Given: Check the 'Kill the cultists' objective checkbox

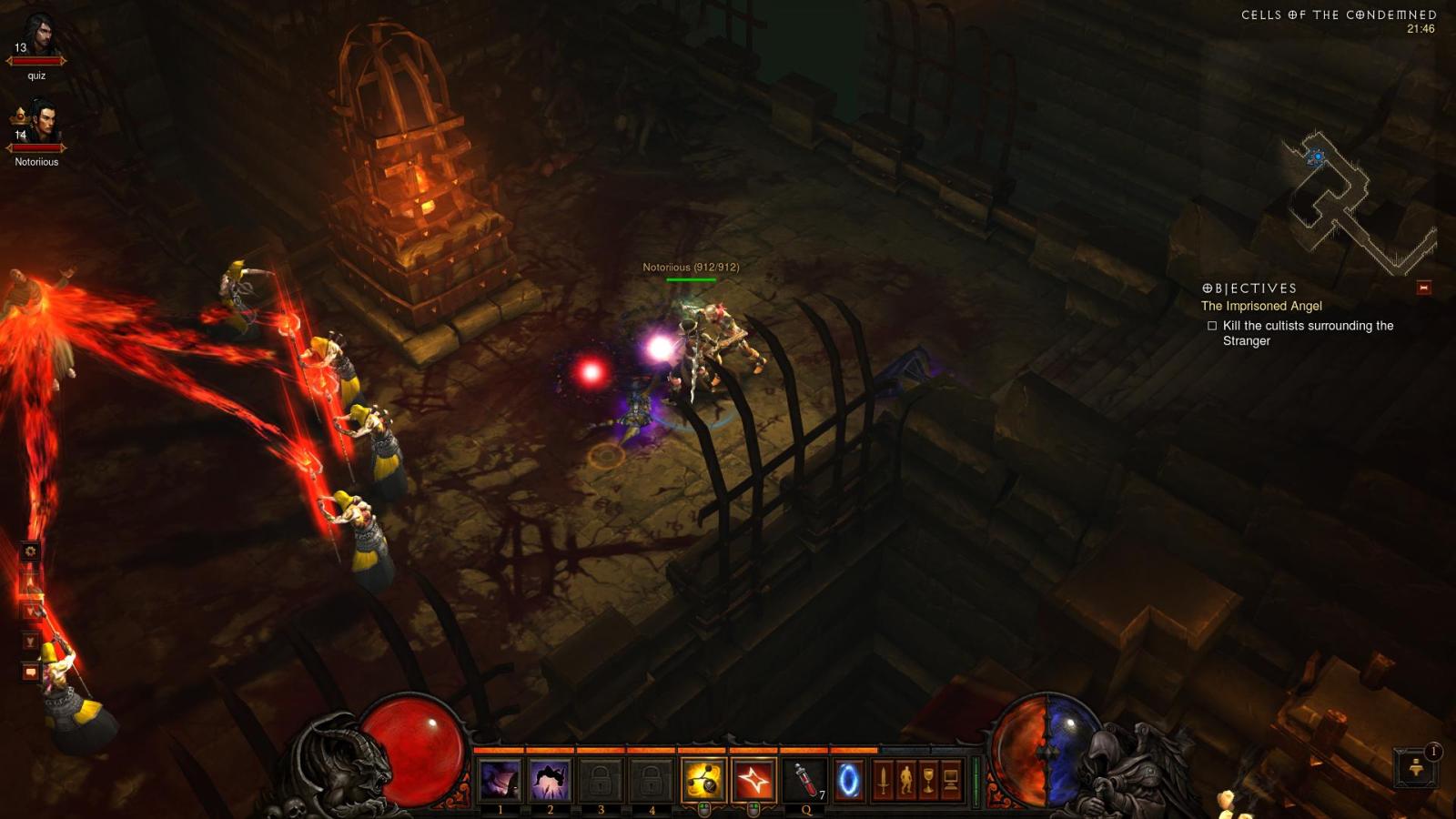Looking at the screenshot, I should (x=1211, y=325).
